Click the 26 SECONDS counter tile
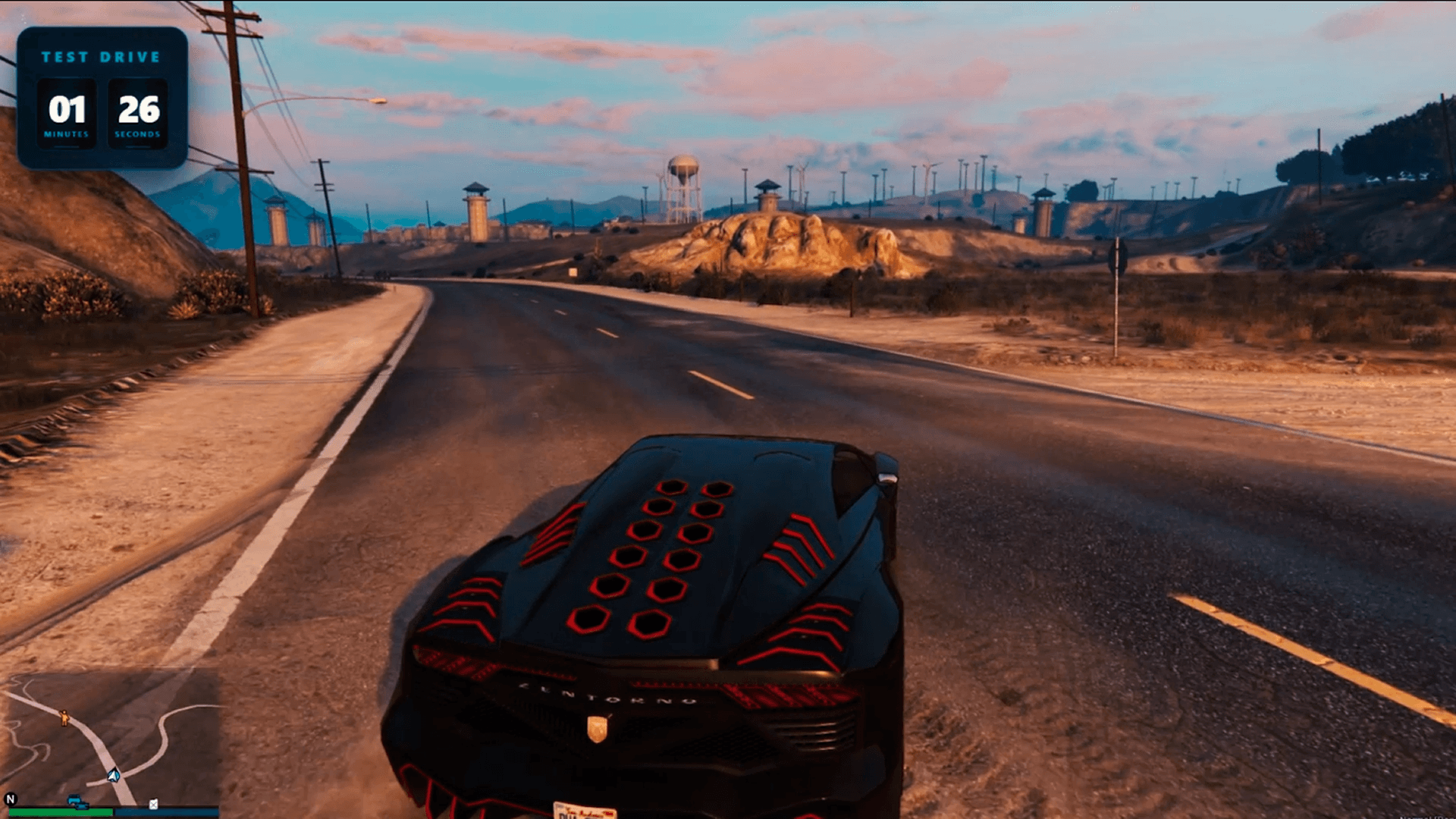The width and height of the screenshot is (1456, 819). pos(136,112)
